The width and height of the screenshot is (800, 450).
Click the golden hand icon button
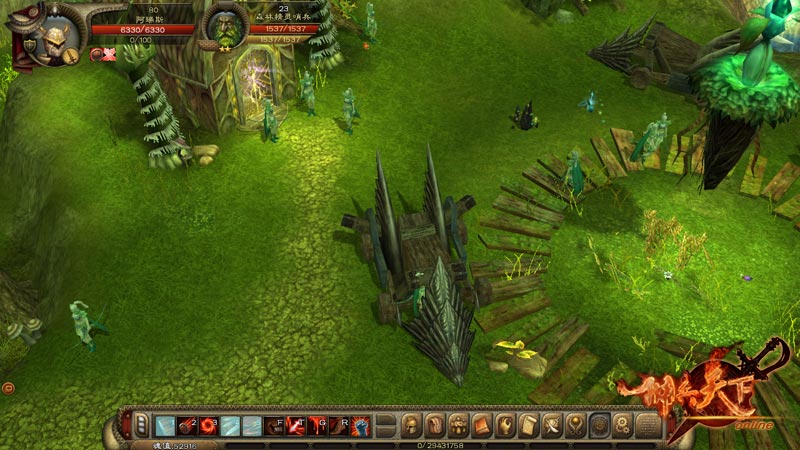click(505, 424)
